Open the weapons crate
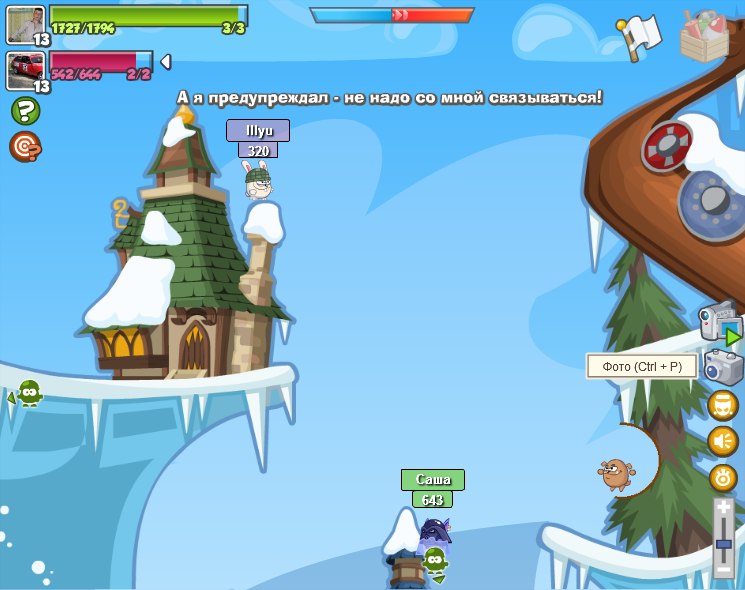 coord(704,37)
